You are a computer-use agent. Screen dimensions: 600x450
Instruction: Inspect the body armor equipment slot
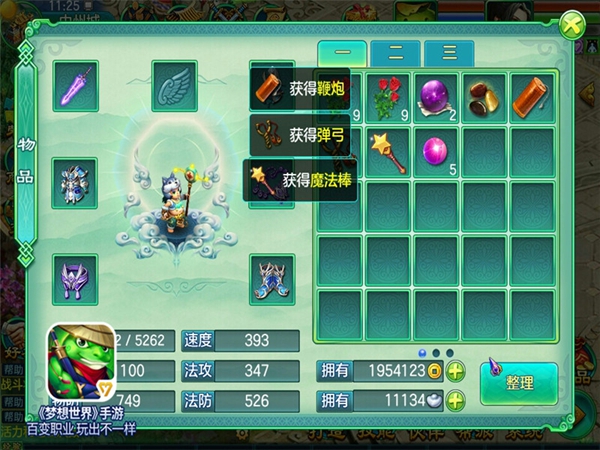76,183
